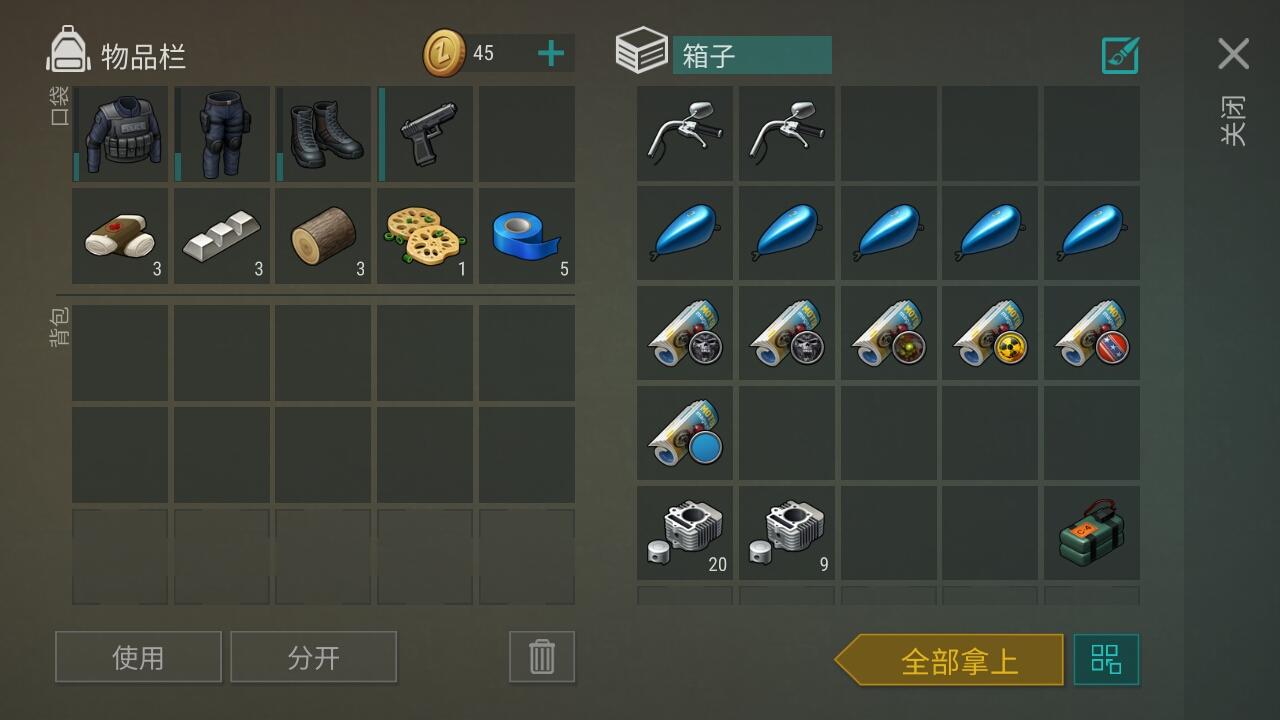
Task: Select the blue tape stack of 5
Action: point(527,236)
